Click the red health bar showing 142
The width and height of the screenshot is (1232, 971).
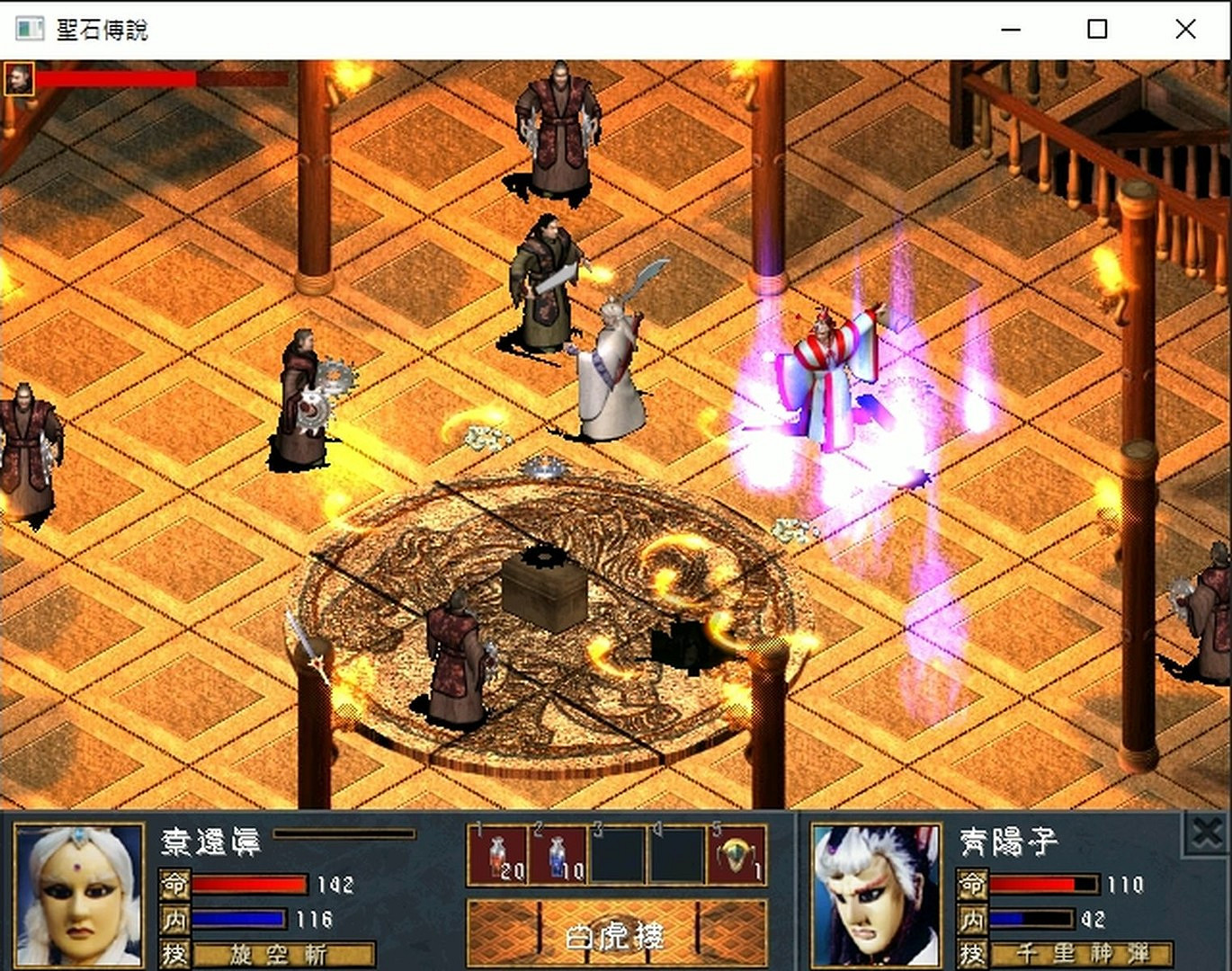pos(252,885)
